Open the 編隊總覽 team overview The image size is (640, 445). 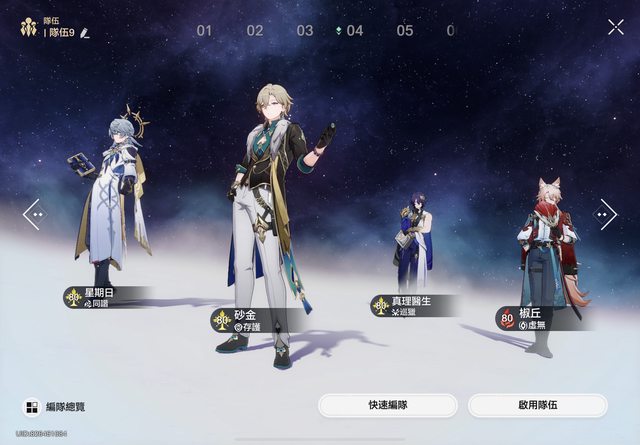tap(56, 407)
